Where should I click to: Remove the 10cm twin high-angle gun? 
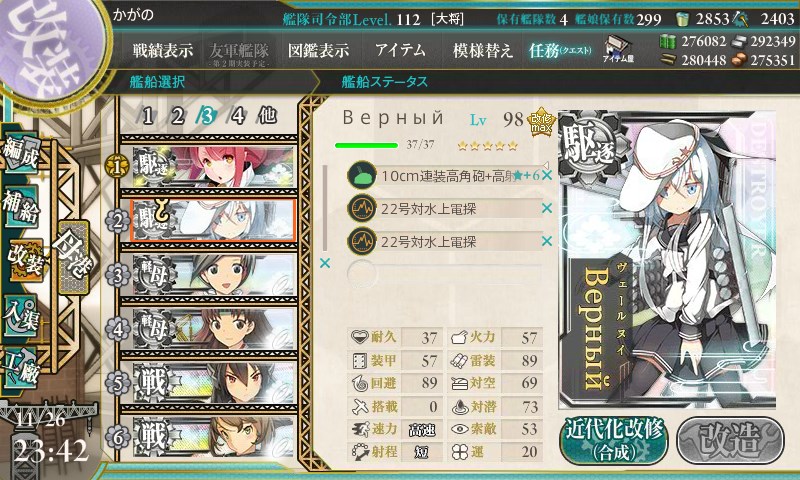[547, 176]
